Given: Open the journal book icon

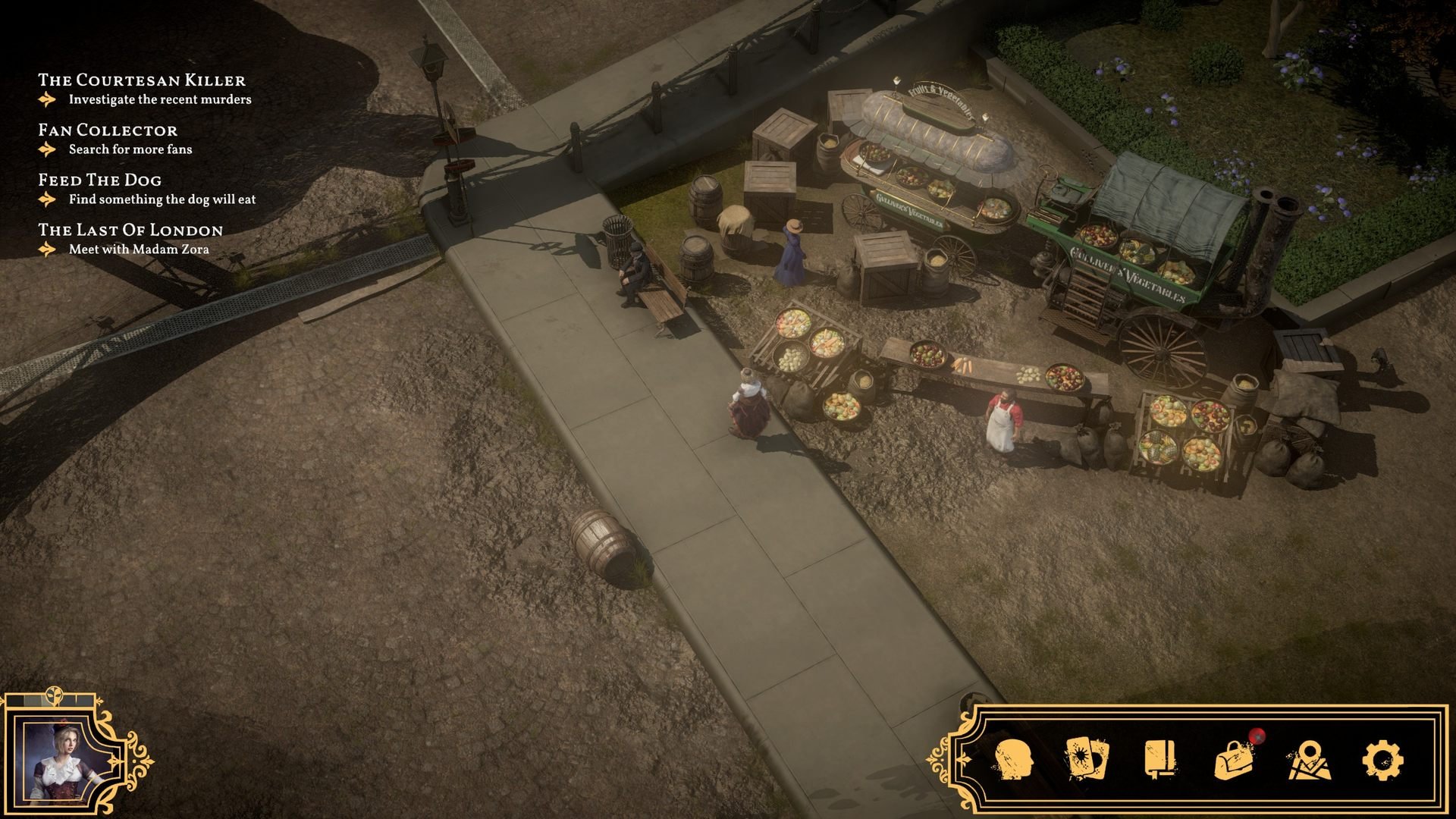Looking at the screenshot, I should pyautogui.click(x=1159, y=759).
